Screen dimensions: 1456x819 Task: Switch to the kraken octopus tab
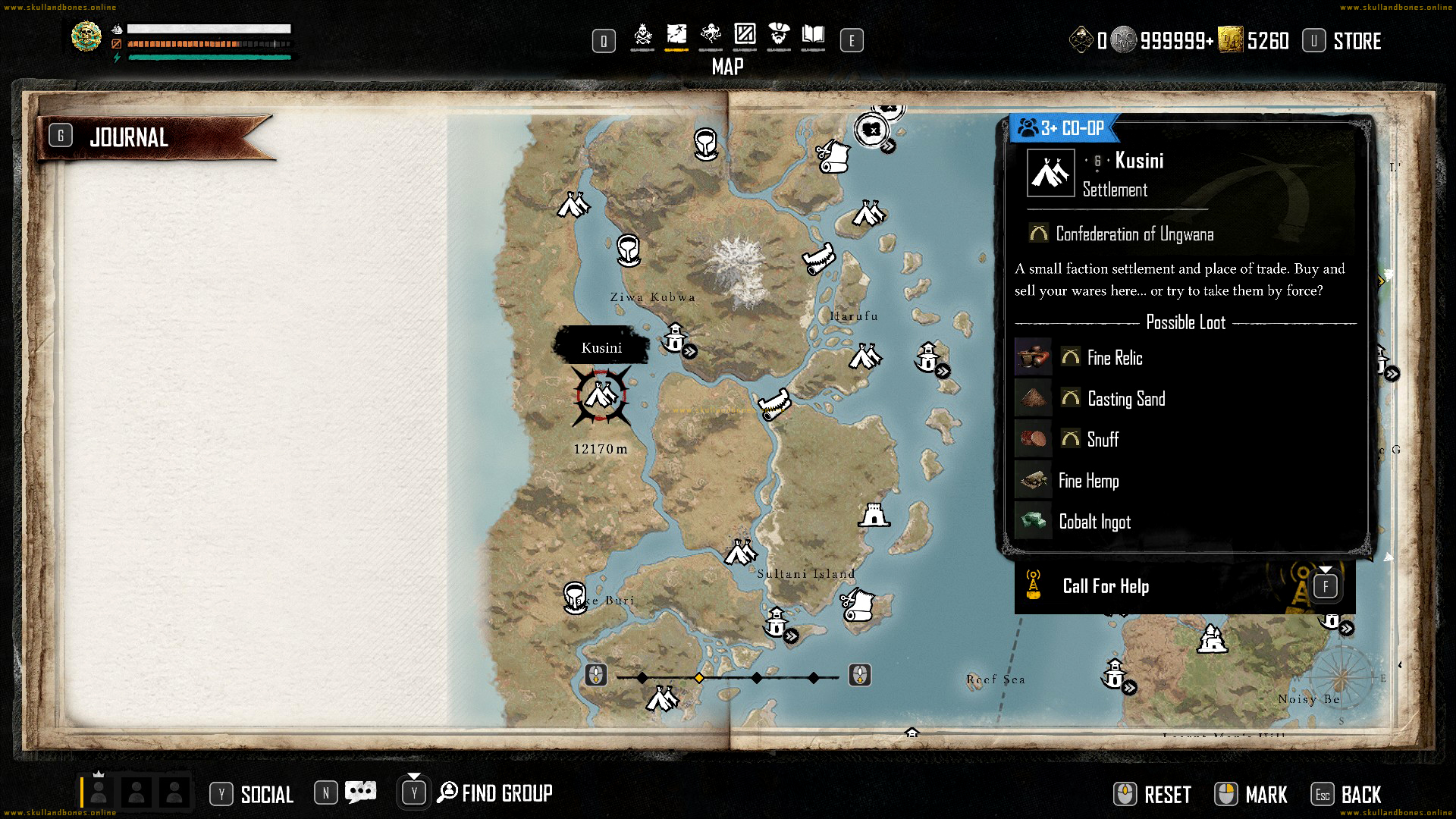pos(711,35)
